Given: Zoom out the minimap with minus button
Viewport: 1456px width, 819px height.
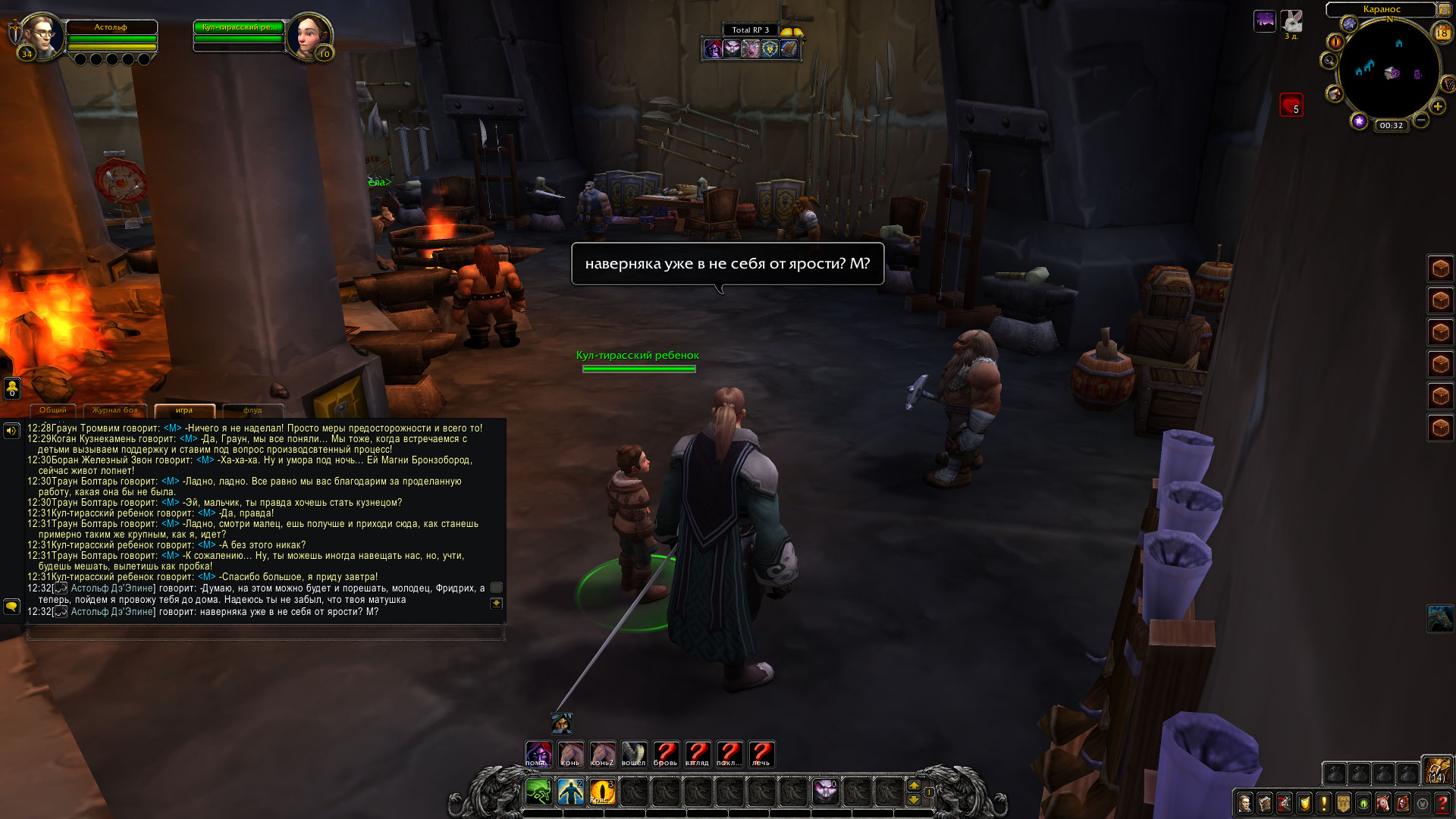Looking at the screenshot, I should pyautogui.click(x=1421, y=120).
